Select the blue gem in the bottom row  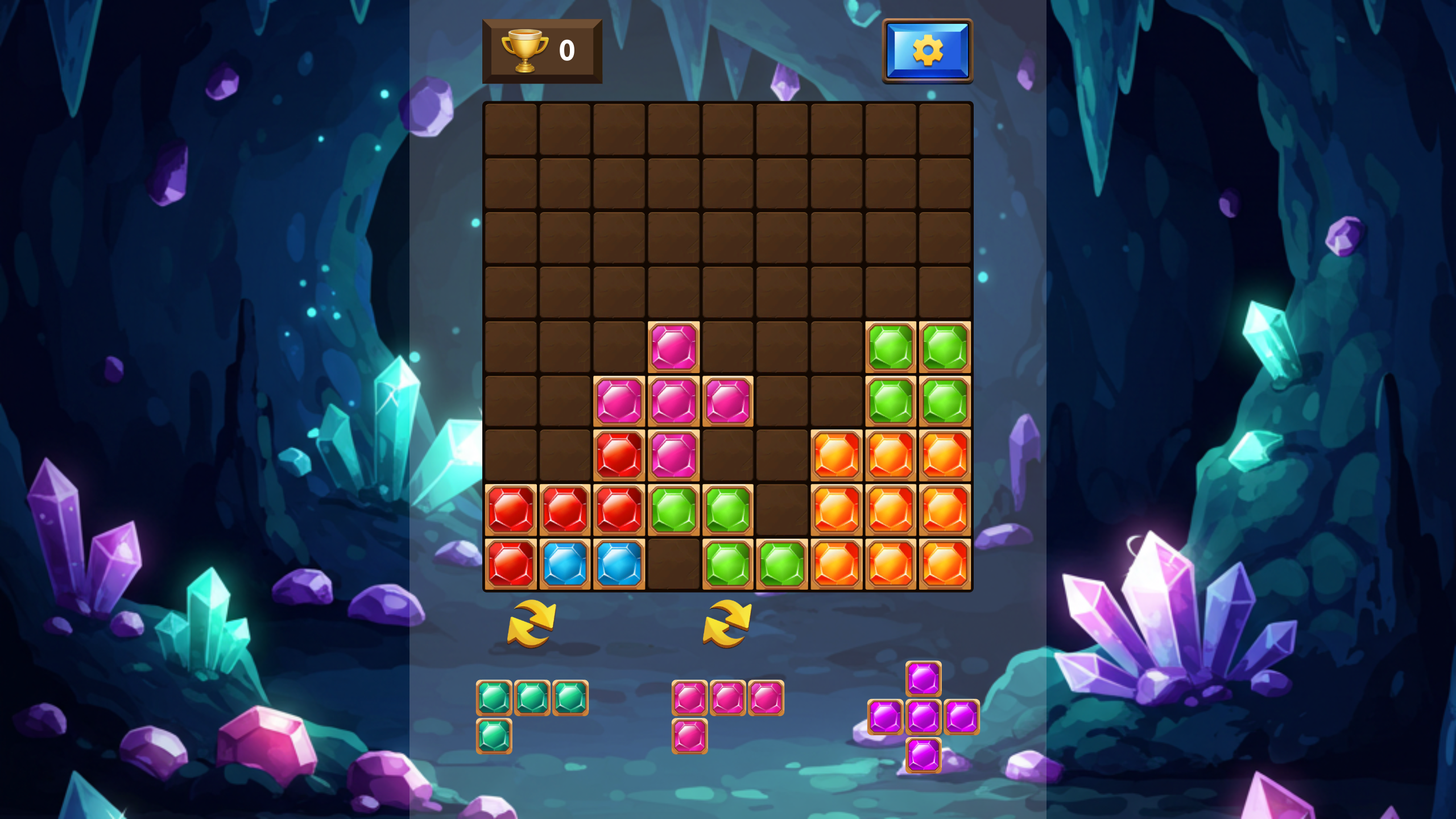(565, 563)
